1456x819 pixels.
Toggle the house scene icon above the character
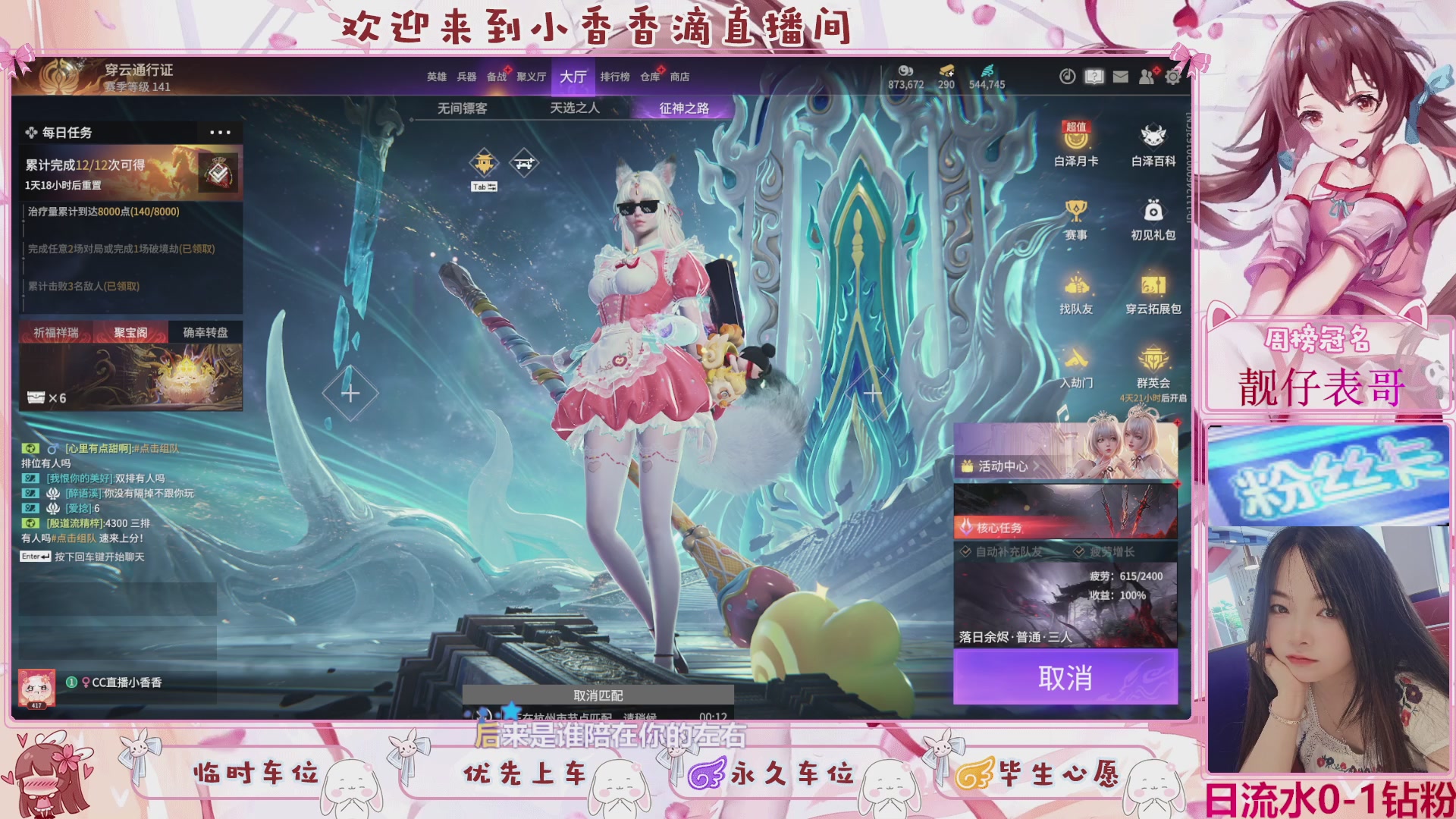(483, 162)
